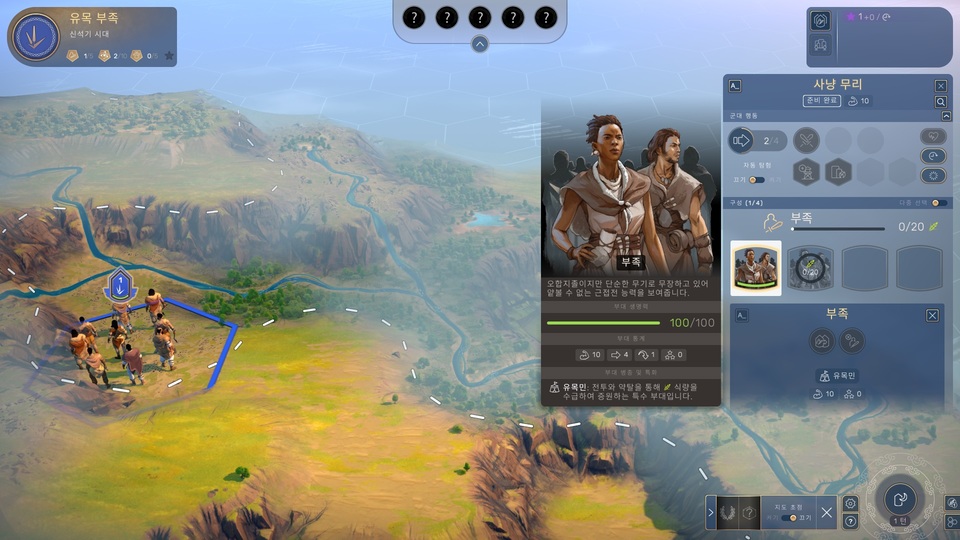Select the tribe unit portrait card
The image size is (960, 540).
(x=756, y=268)
